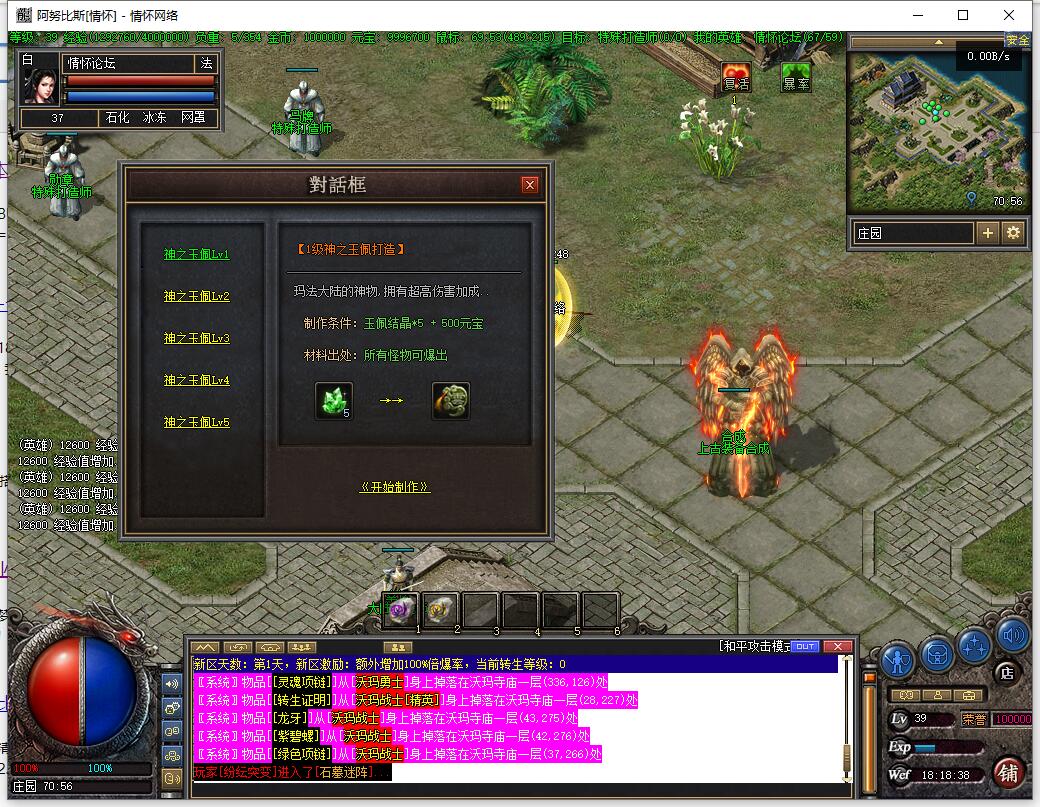Open the bag inventory round button
Screen dimensions: 1040x807
[937, 652]
